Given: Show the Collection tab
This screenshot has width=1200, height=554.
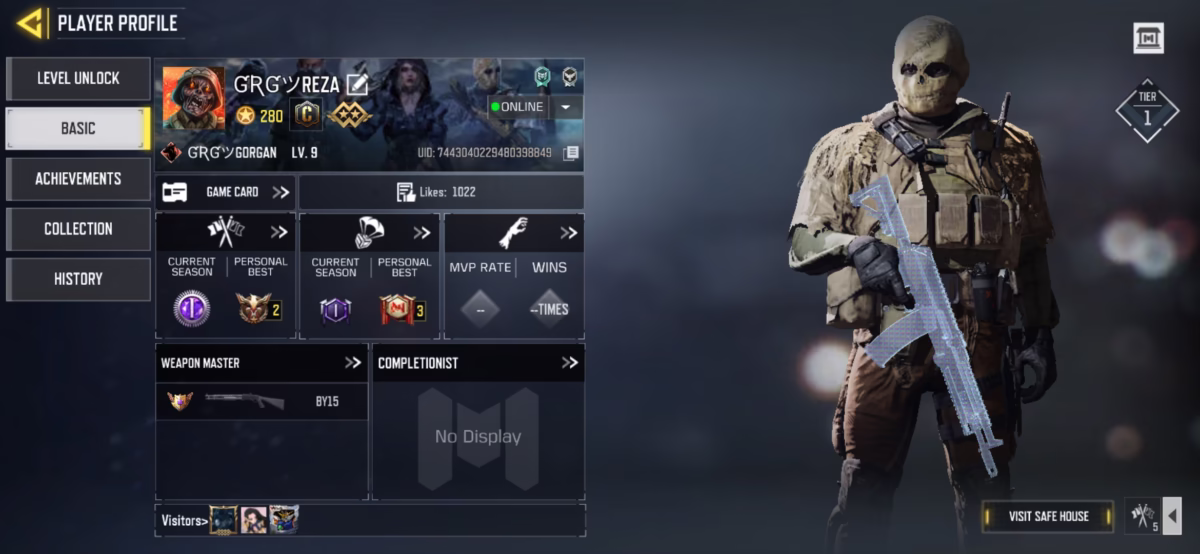Looking at the screenshot, I should (x=78, y=229).
